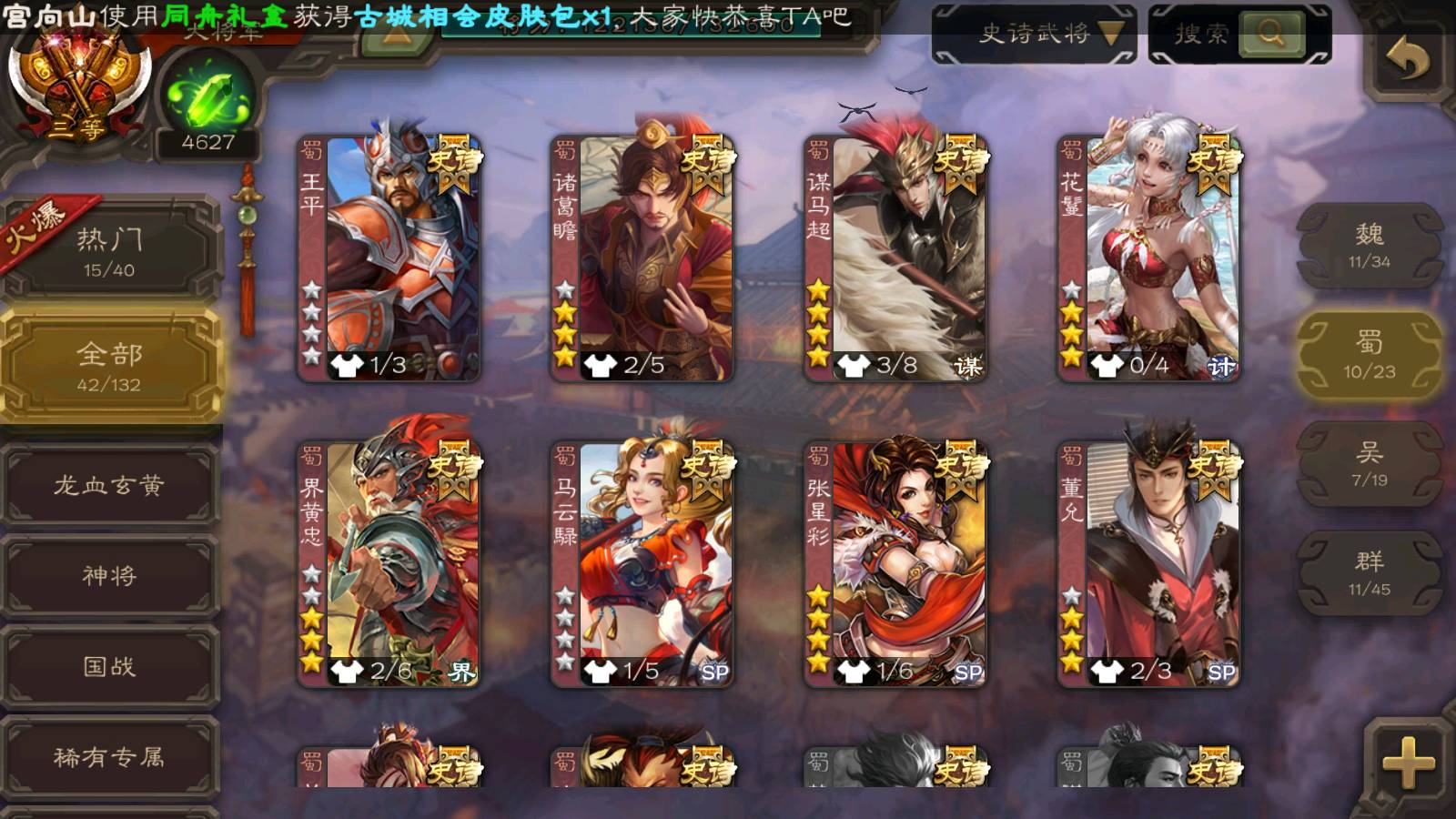Show 吴 faction generals
The width and height of the screenshot is (1456, 819).
coord(1369,464)
